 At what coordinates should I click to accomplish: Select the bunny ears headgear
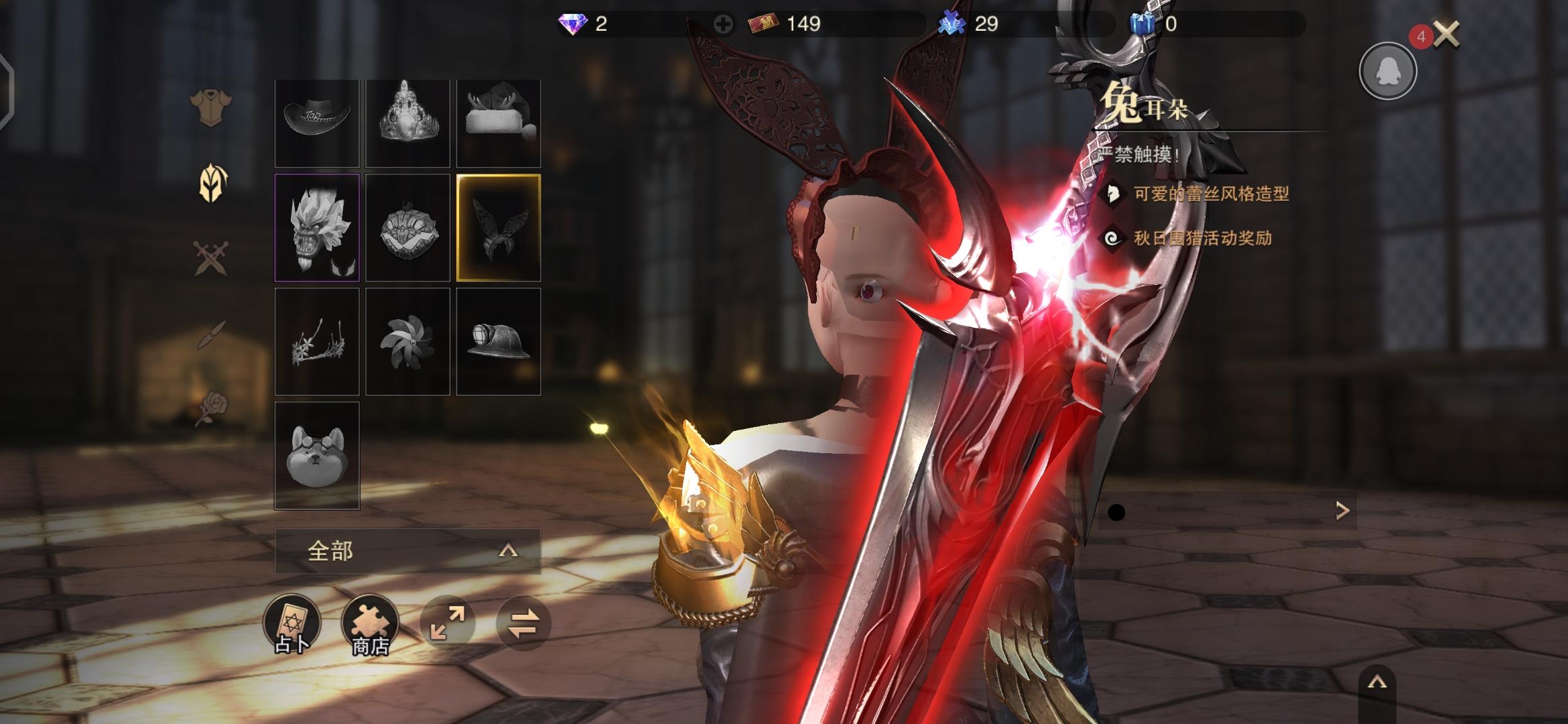point(499,227)
